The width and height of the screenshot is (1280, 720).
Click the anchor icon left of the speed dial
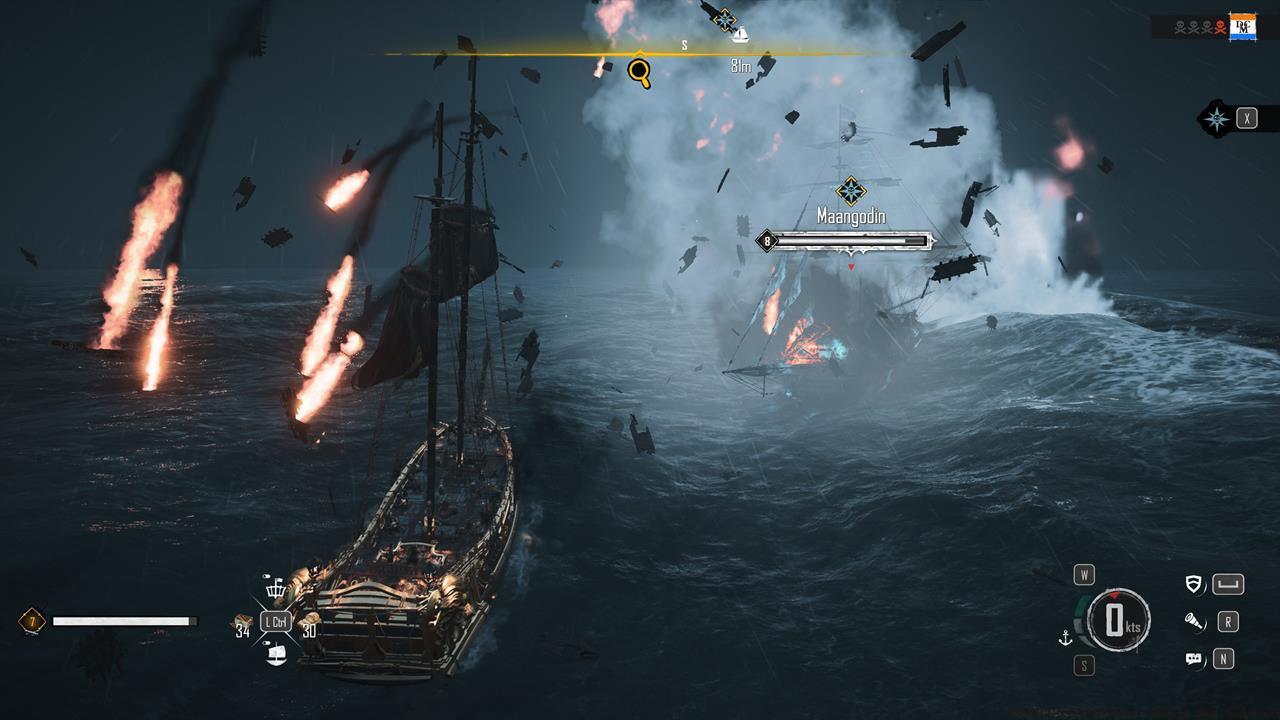[x=1066, y=638]
